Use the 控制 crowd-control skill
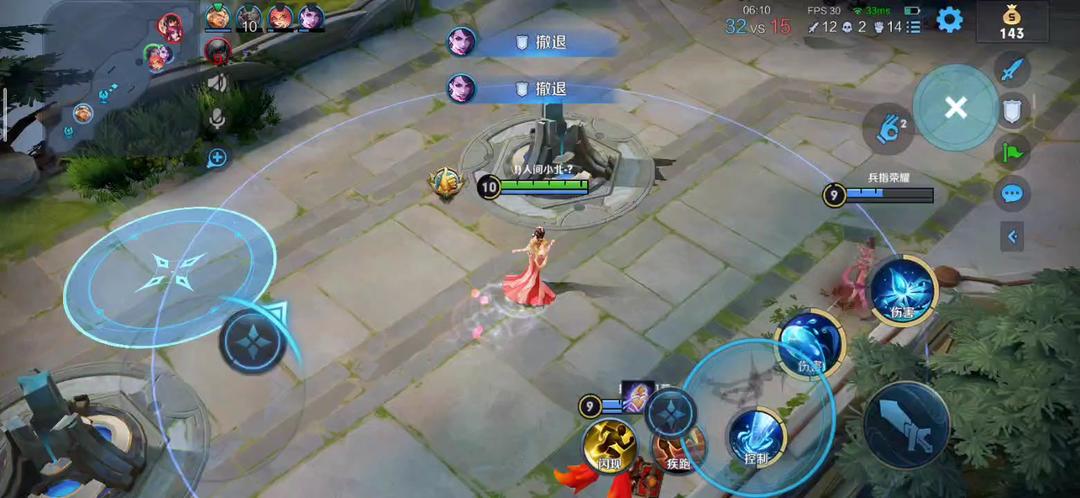This screenshot has width=1080, height=498. 757,437
